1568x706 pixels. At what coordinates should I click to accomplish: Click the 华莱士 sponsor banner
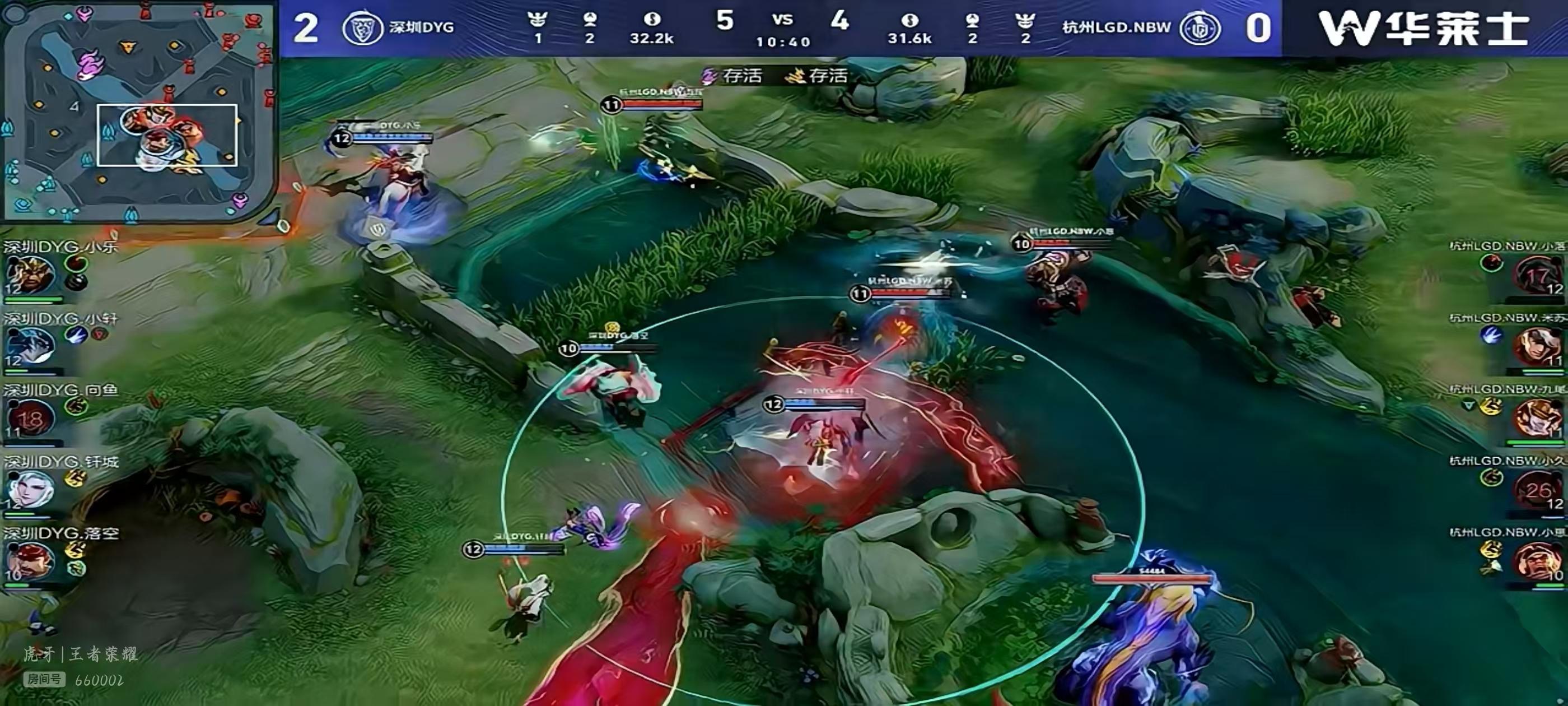tap(1424, 28)
